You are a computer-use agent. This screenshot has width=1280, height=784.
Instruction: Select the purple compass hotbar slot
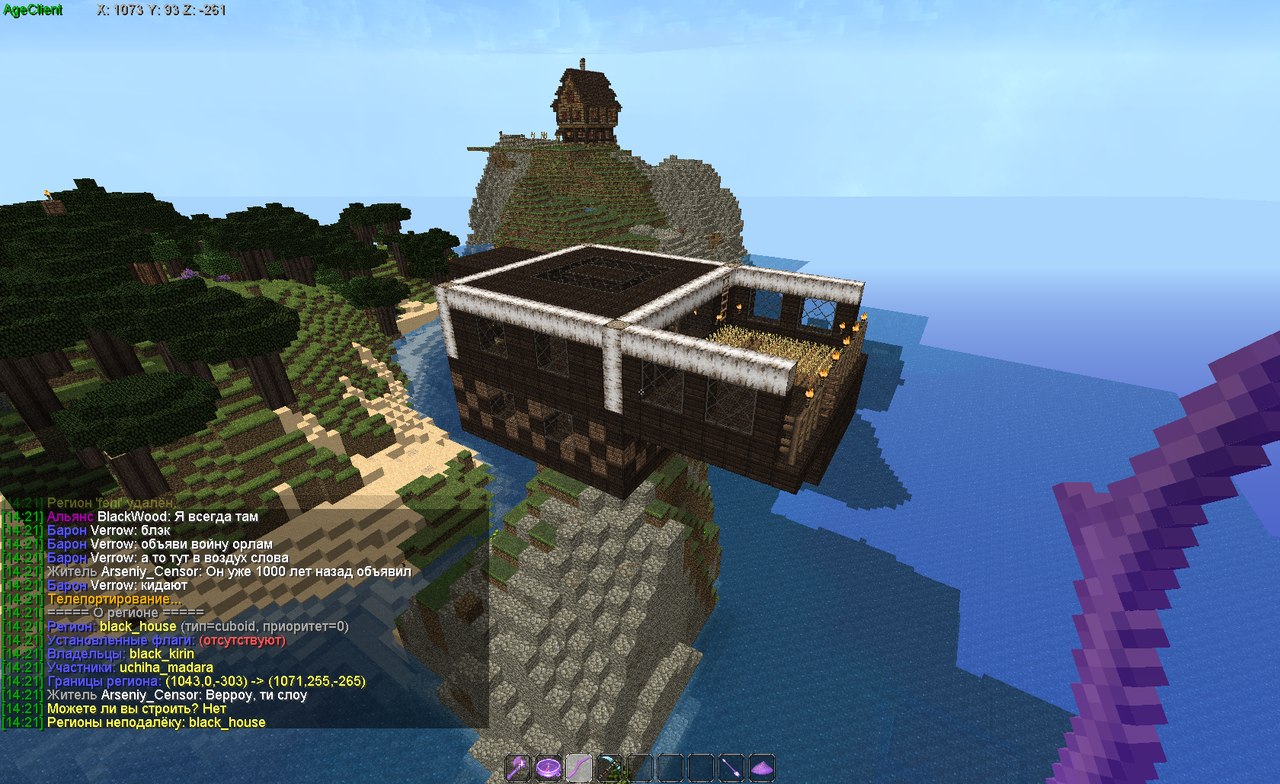pos(549,767)
